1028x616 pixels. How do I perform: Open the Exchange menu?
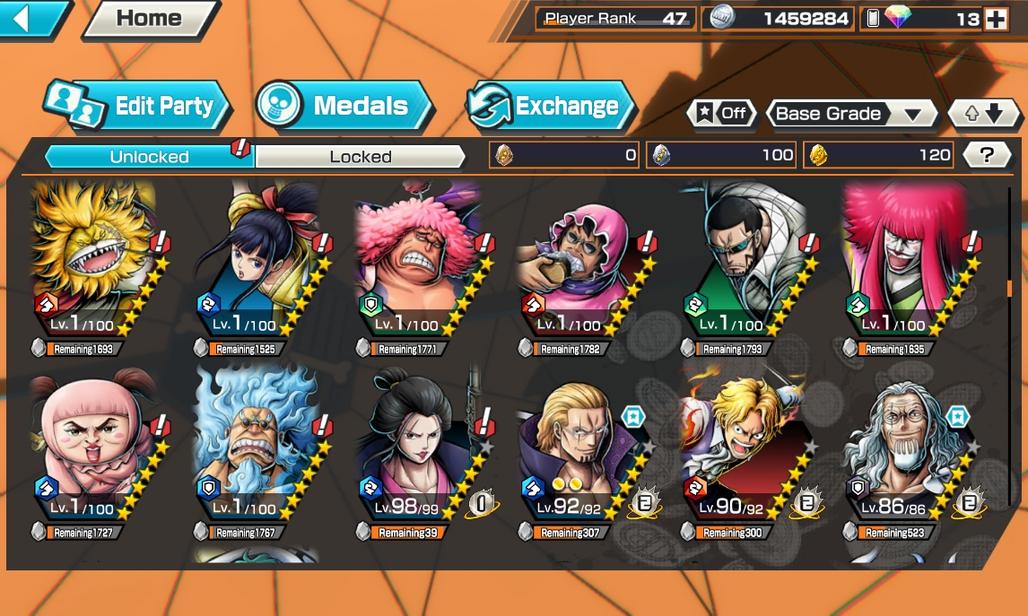pyautogui.click(x=551, y=106)
